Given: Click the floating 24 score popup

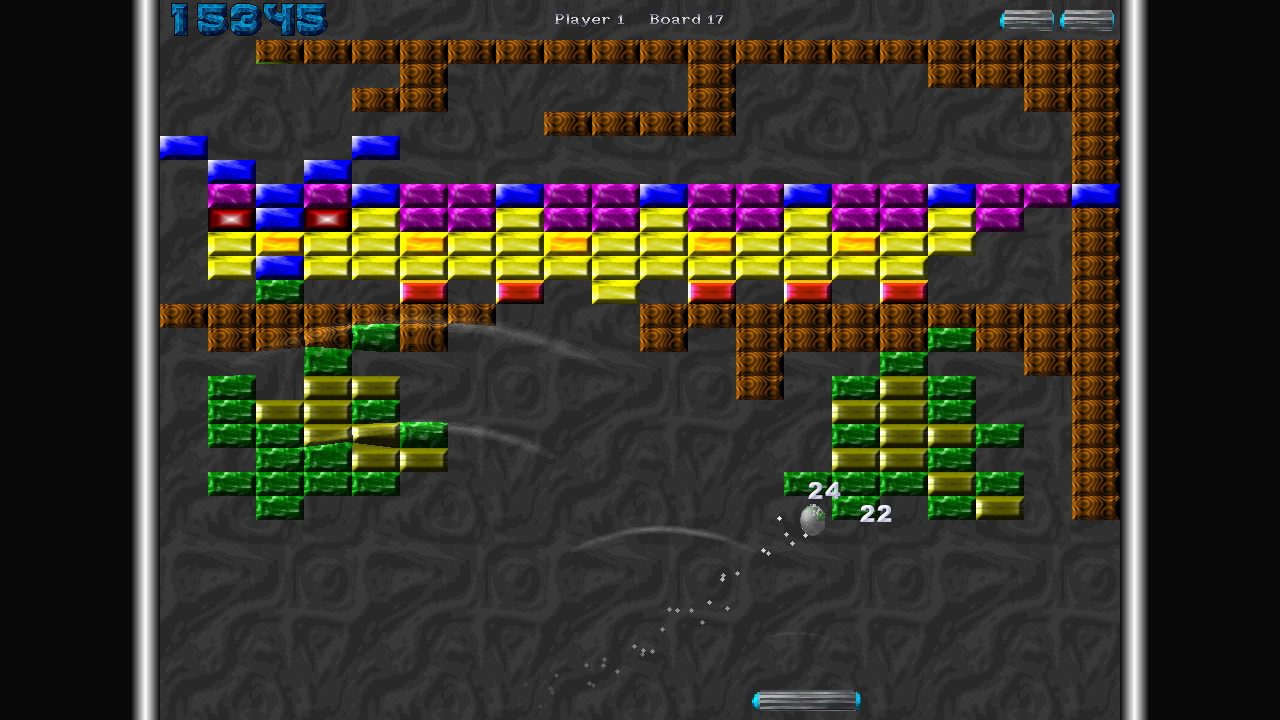Looking at the screenshot, I should [823, 491].
